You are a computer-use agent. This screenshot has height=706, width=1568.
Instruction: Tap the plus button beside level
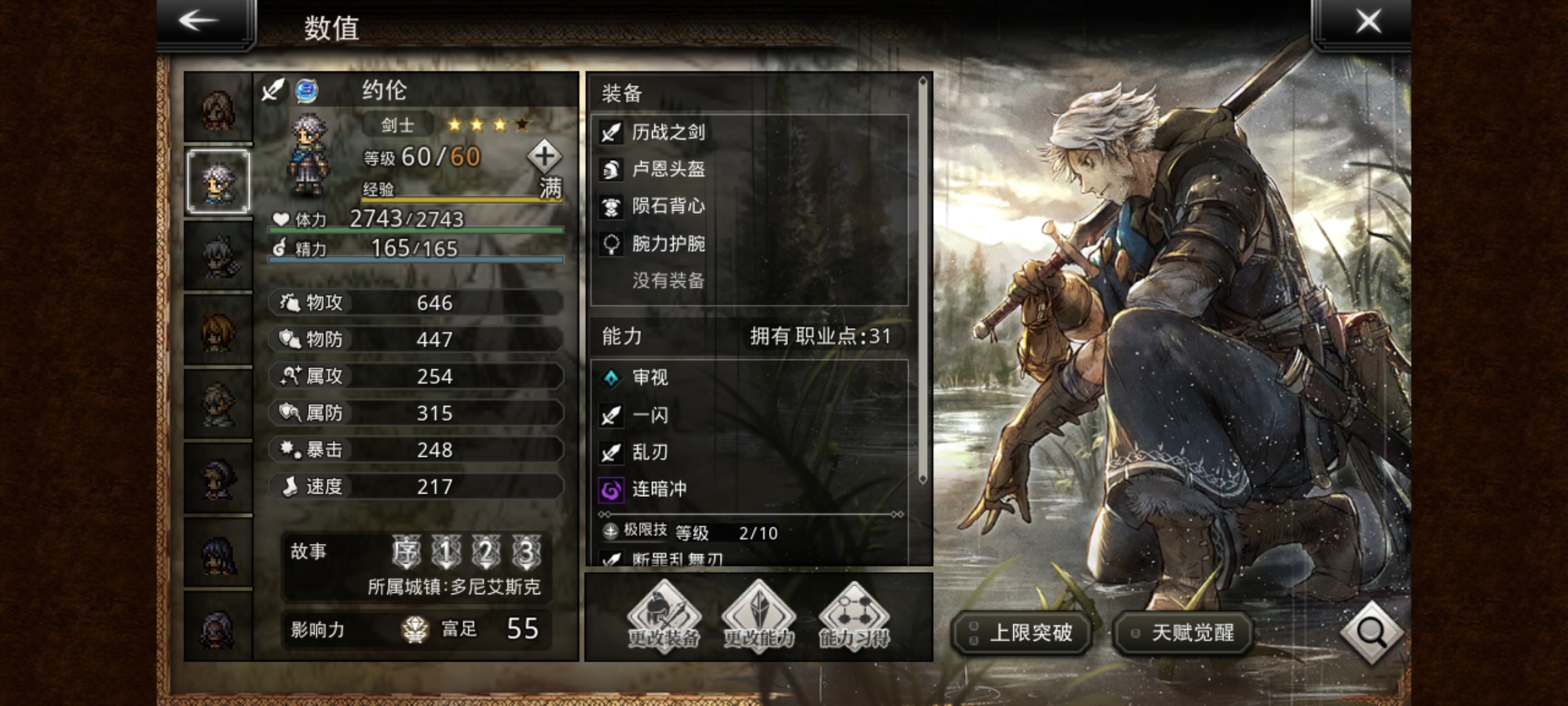544,156
